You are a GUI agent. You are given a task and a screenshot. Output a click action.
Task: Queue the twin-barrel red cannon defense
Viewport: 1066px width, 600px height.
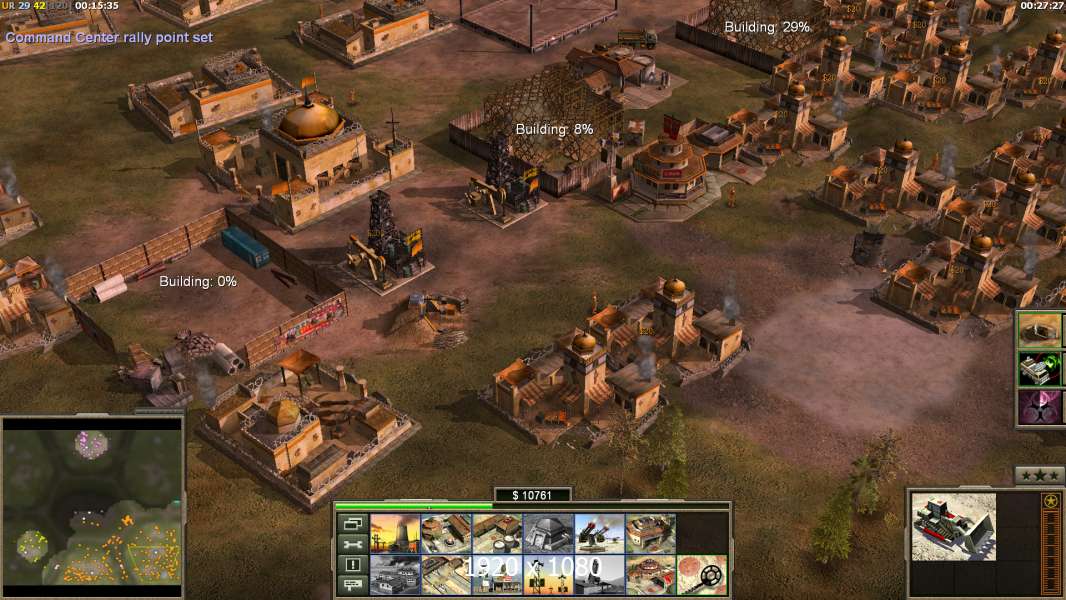point(600,534)
